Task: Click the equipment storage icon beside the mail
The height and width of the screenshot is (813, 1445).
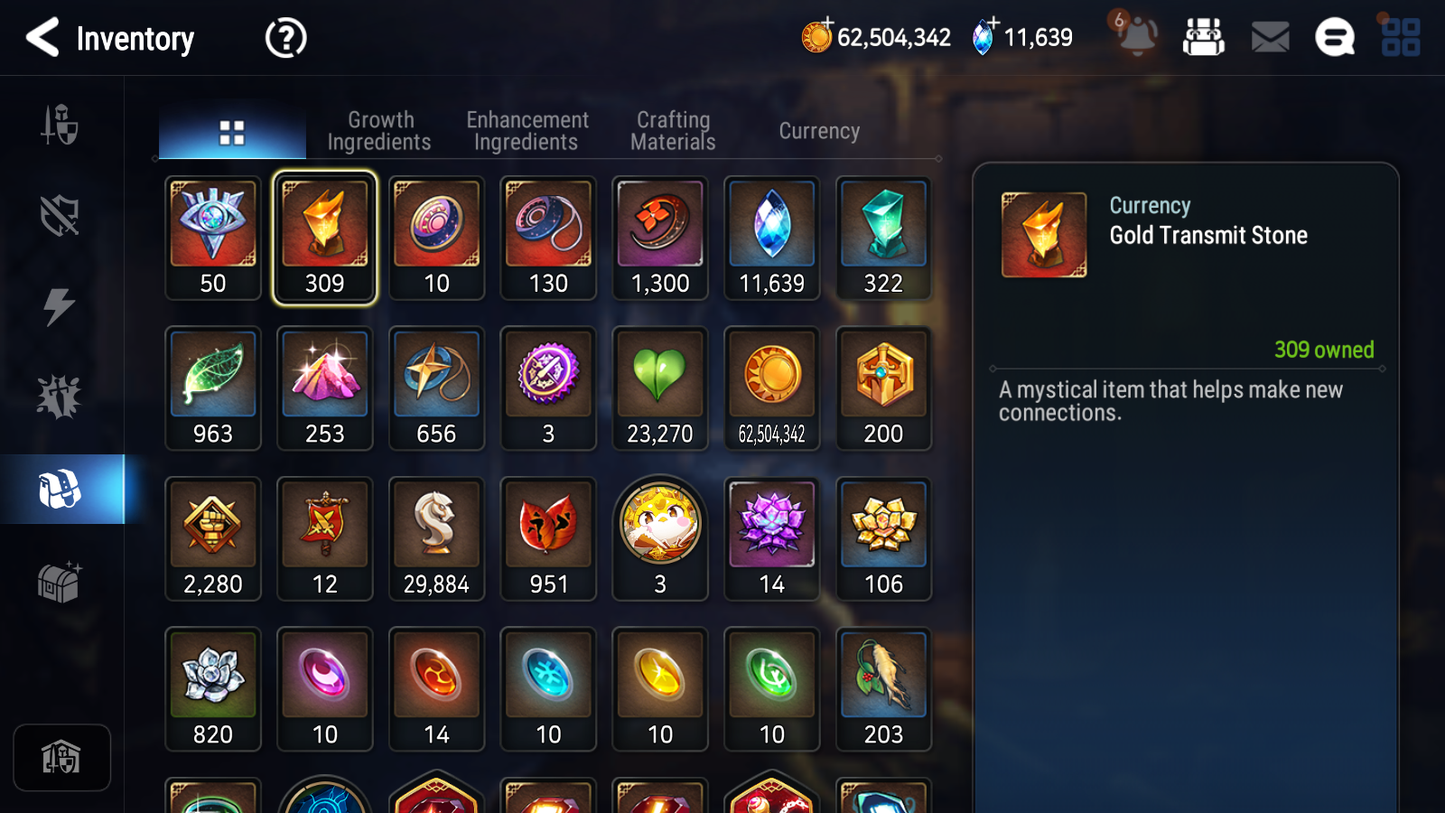Action: 1203,36
